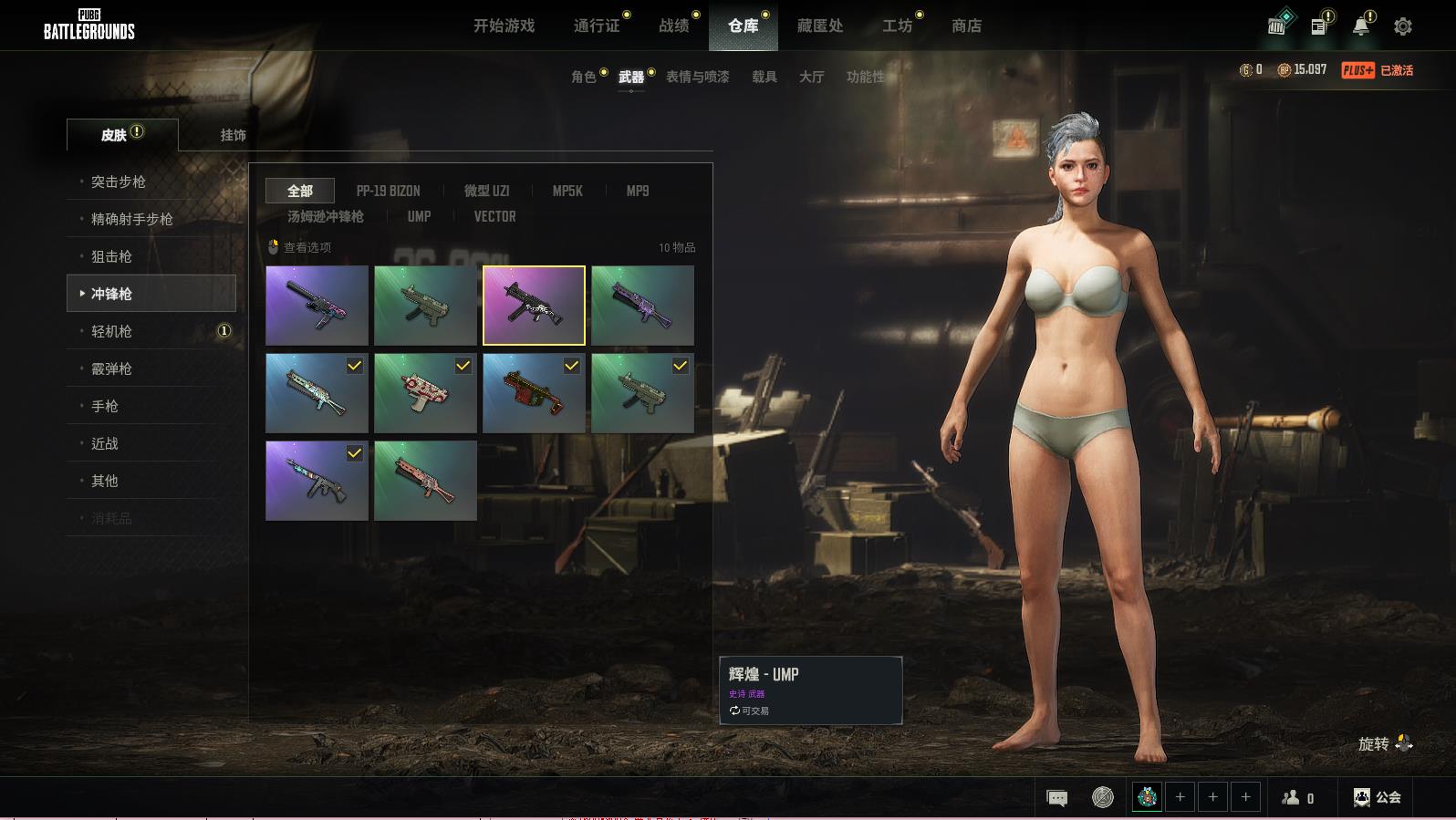Filter skins by MP5K
Image resolution: width=1456 pixels, height=820 pixels.
pos(567,191)
